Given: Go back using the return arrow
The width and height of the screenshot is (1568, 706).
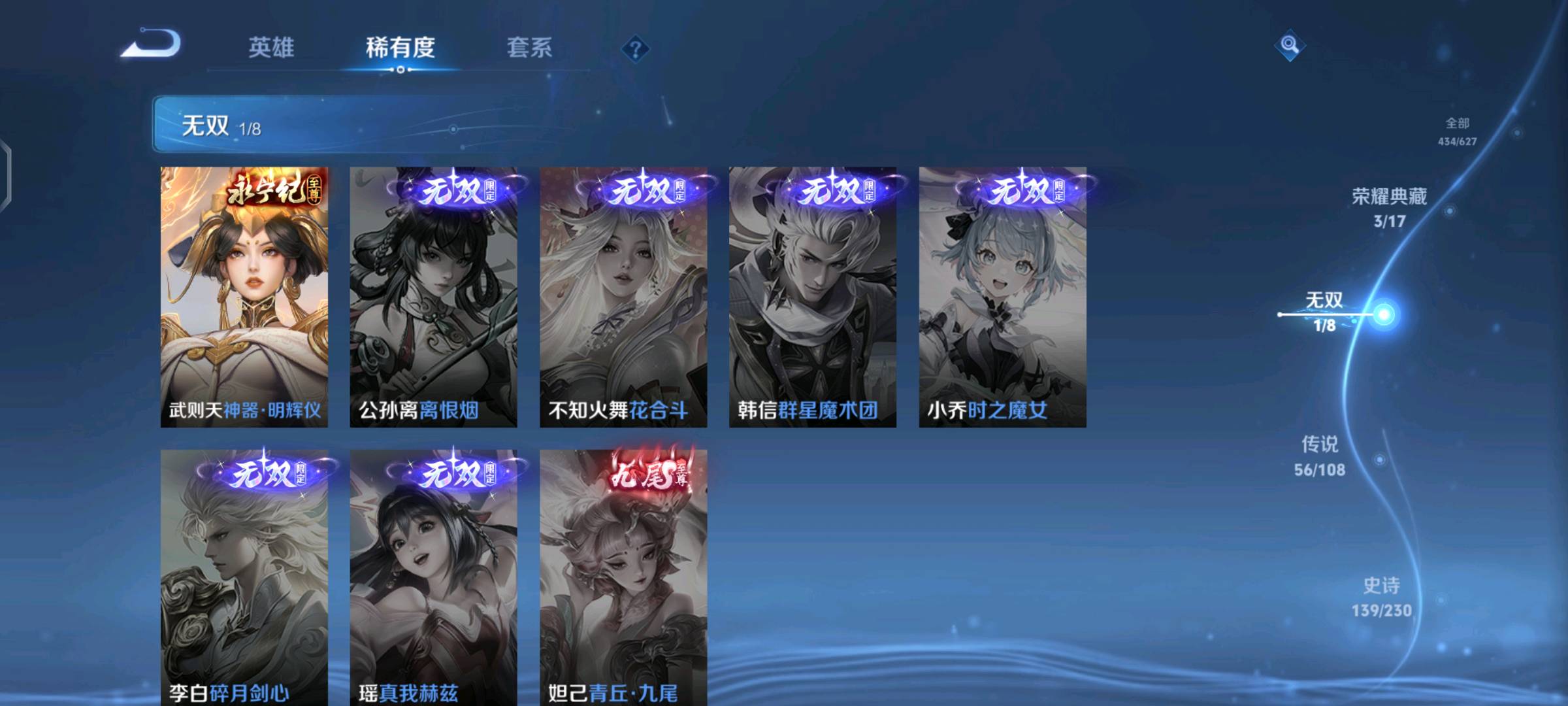Looking at the screenshot, I should click(x=152, y=44).
